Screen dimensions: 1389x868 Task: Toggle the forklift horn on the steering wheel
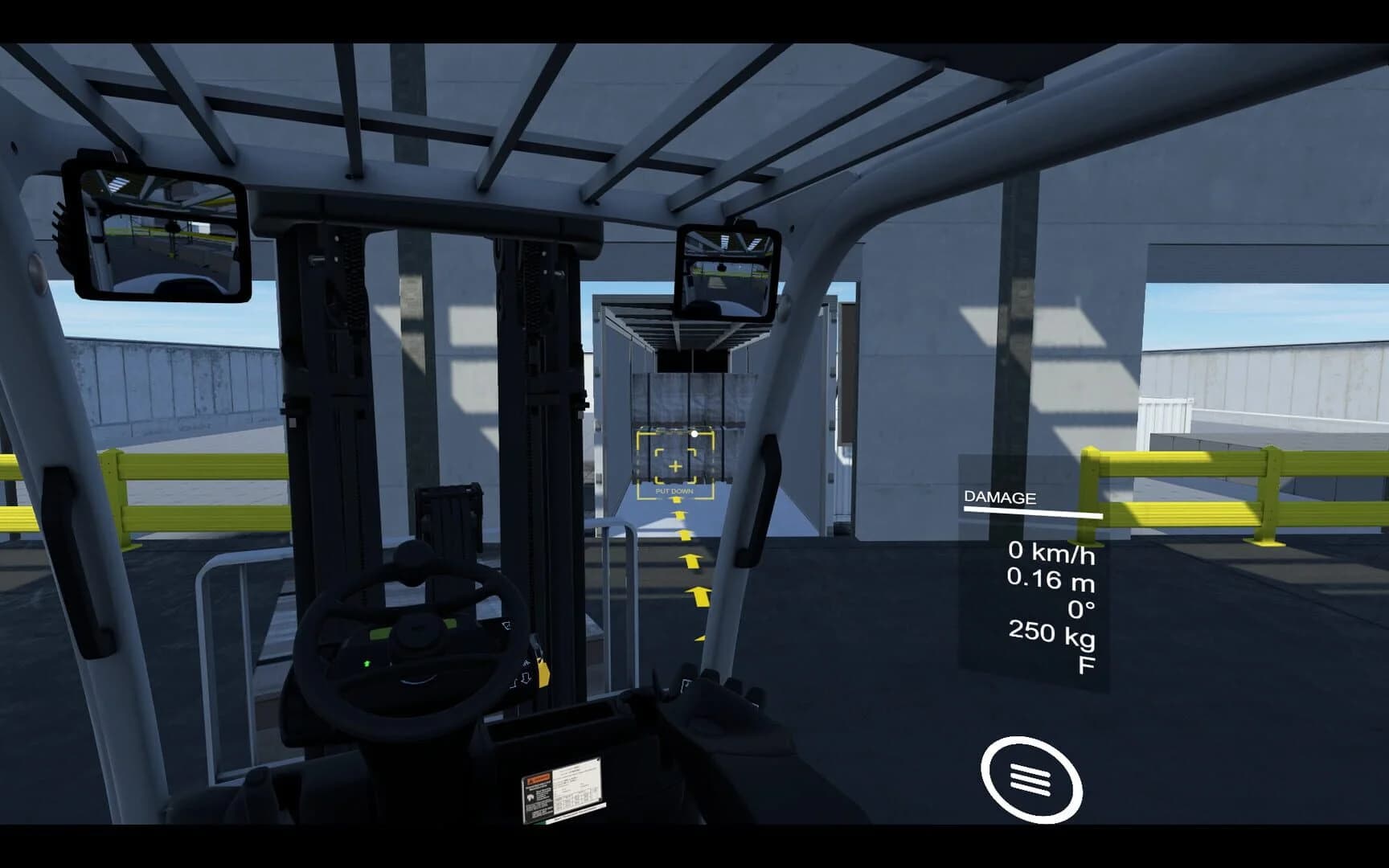(418, 631)
